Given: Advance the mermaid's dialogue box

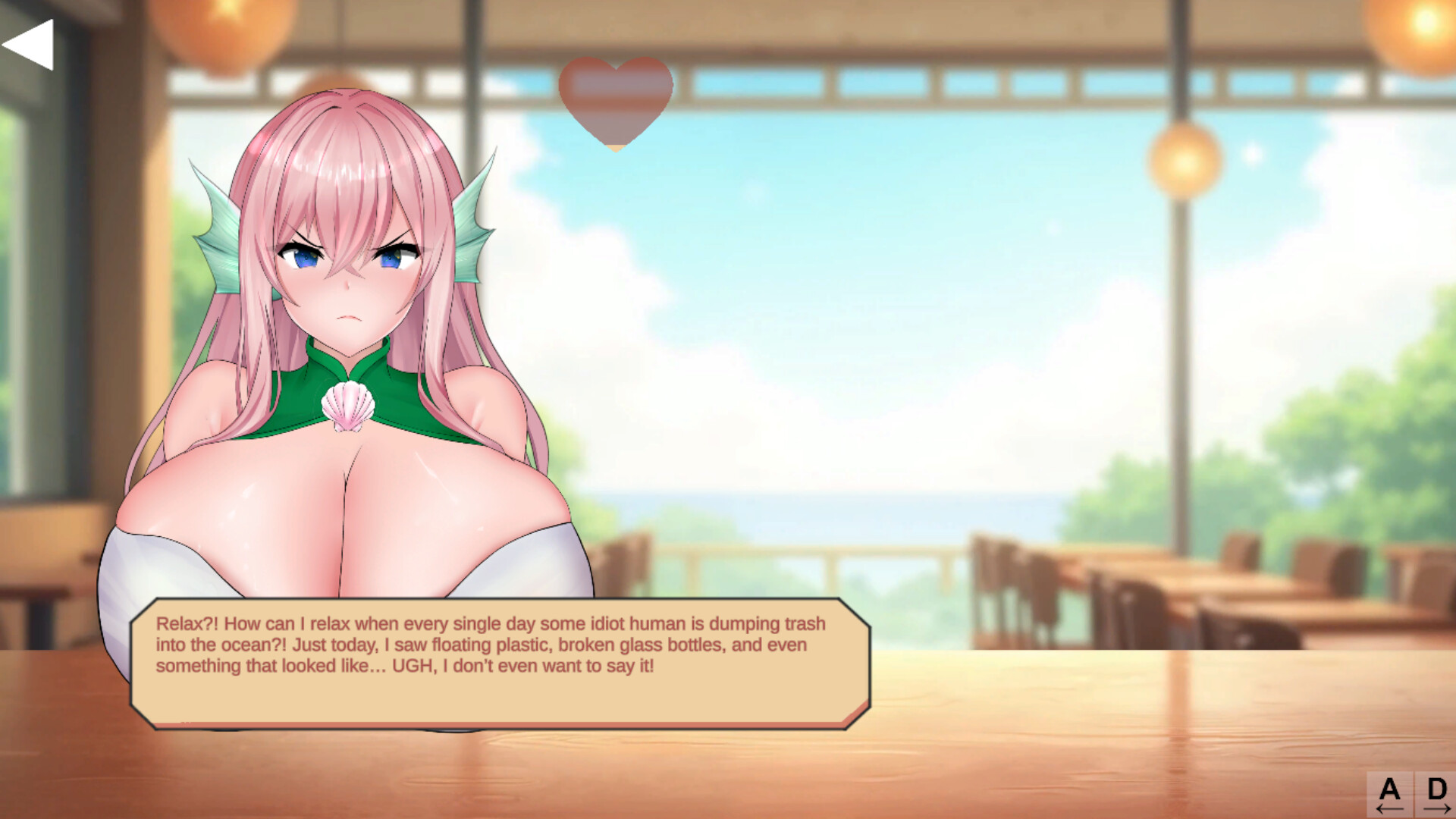Looking at the screenshot, I should coord(500,663).
